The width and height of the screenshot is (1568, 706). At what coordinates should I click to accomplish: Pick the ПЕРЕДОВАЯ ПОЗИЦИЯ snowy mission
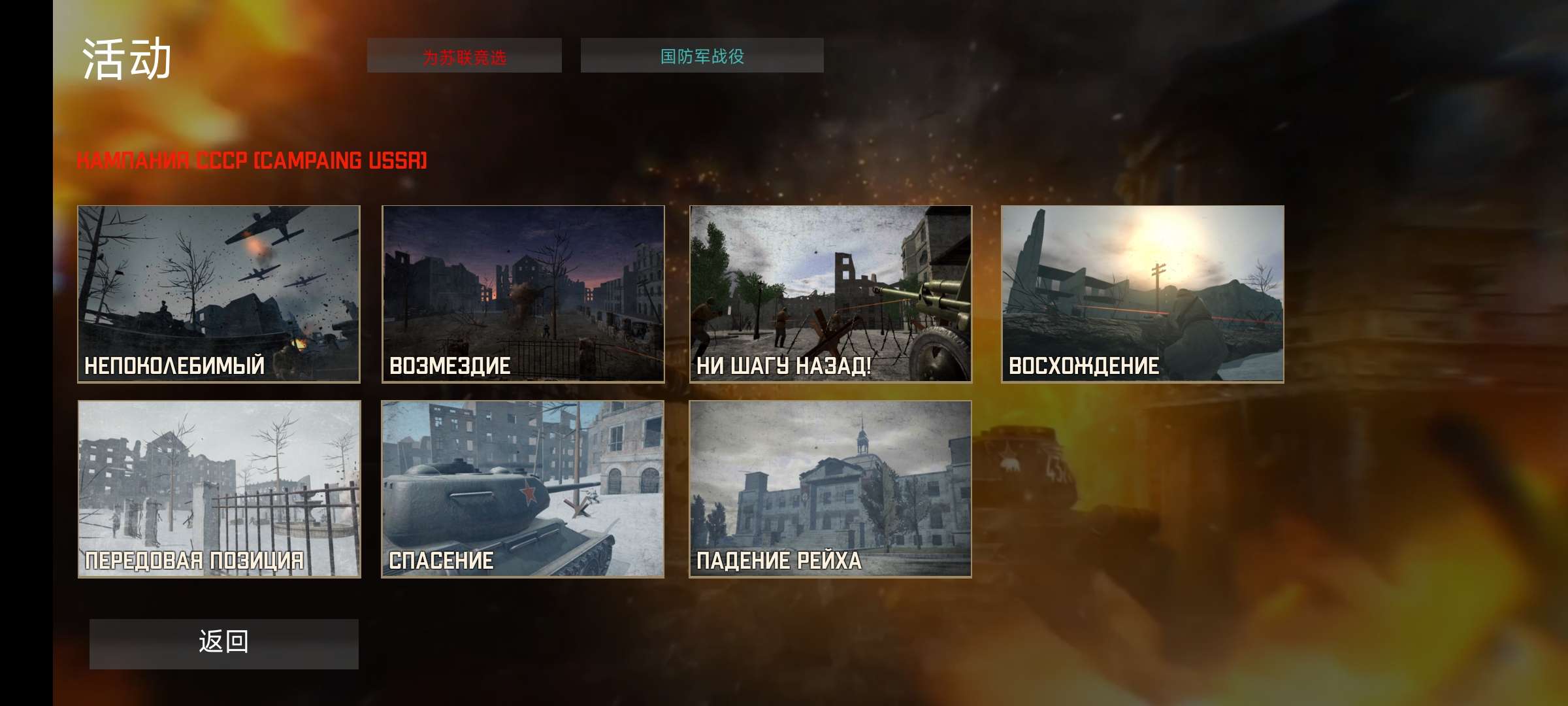[x=219, y=489]
